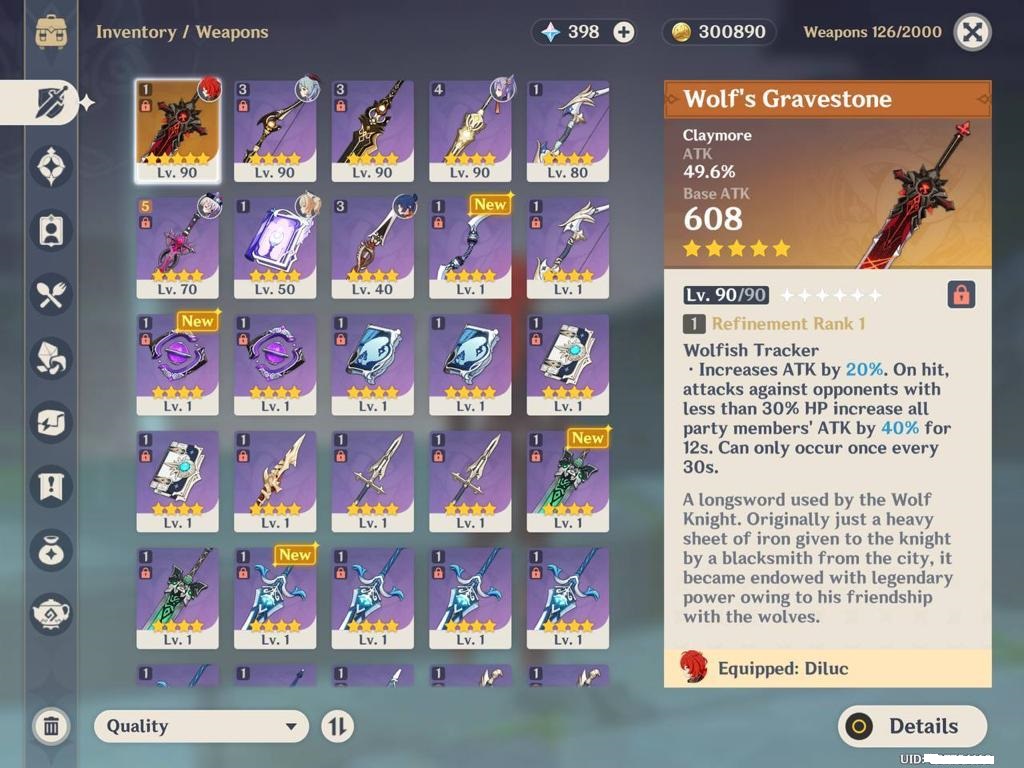Switch to the Artifacts tab
This screenshot has width=1024, height=768.
point(52,166)
